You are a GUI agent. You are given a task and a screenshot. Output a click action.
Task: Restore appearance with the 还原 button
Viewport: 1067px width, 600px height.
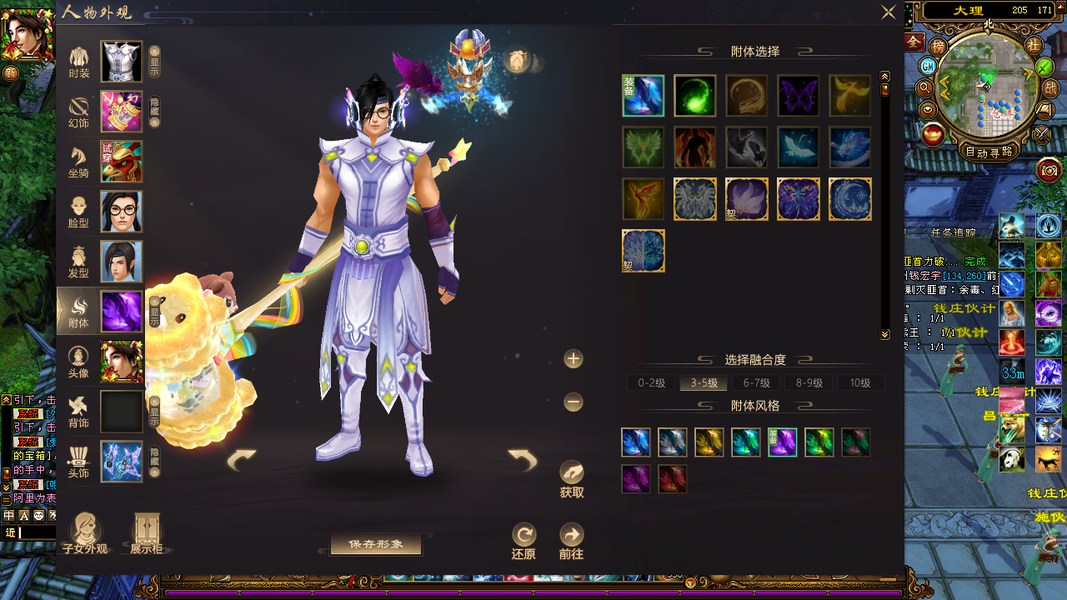pyautogui.click(x=524, y=540)
